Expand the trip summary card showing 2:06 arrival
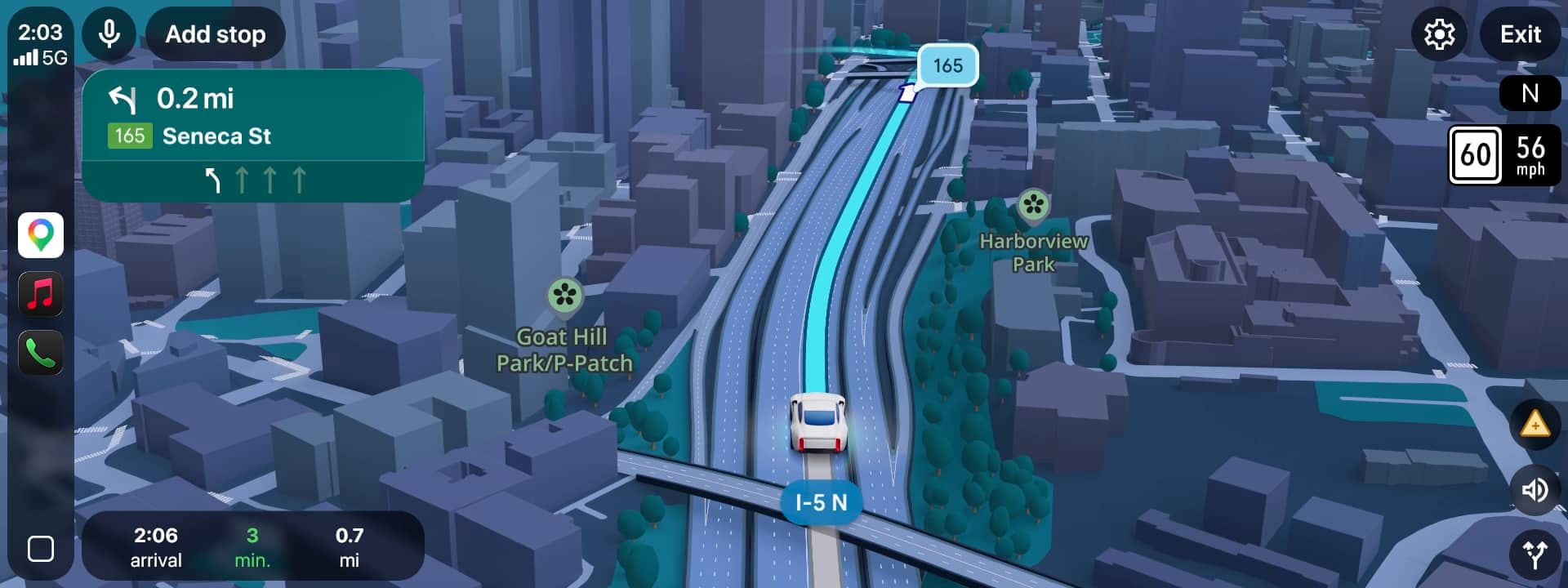The image size is (1568, 588). coord(253,546)
